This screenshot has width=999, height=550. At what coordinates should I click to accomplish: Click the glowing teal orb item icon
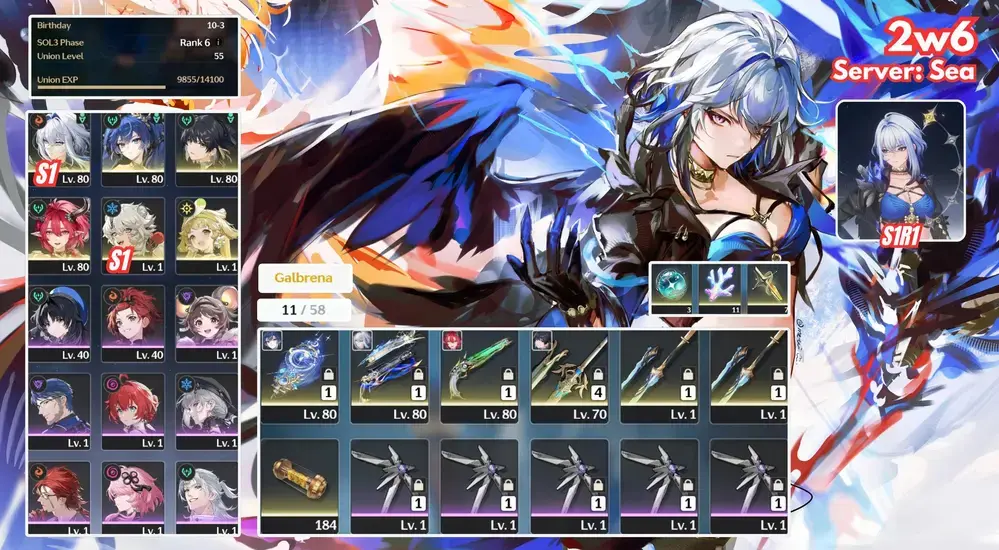[675, 286]
